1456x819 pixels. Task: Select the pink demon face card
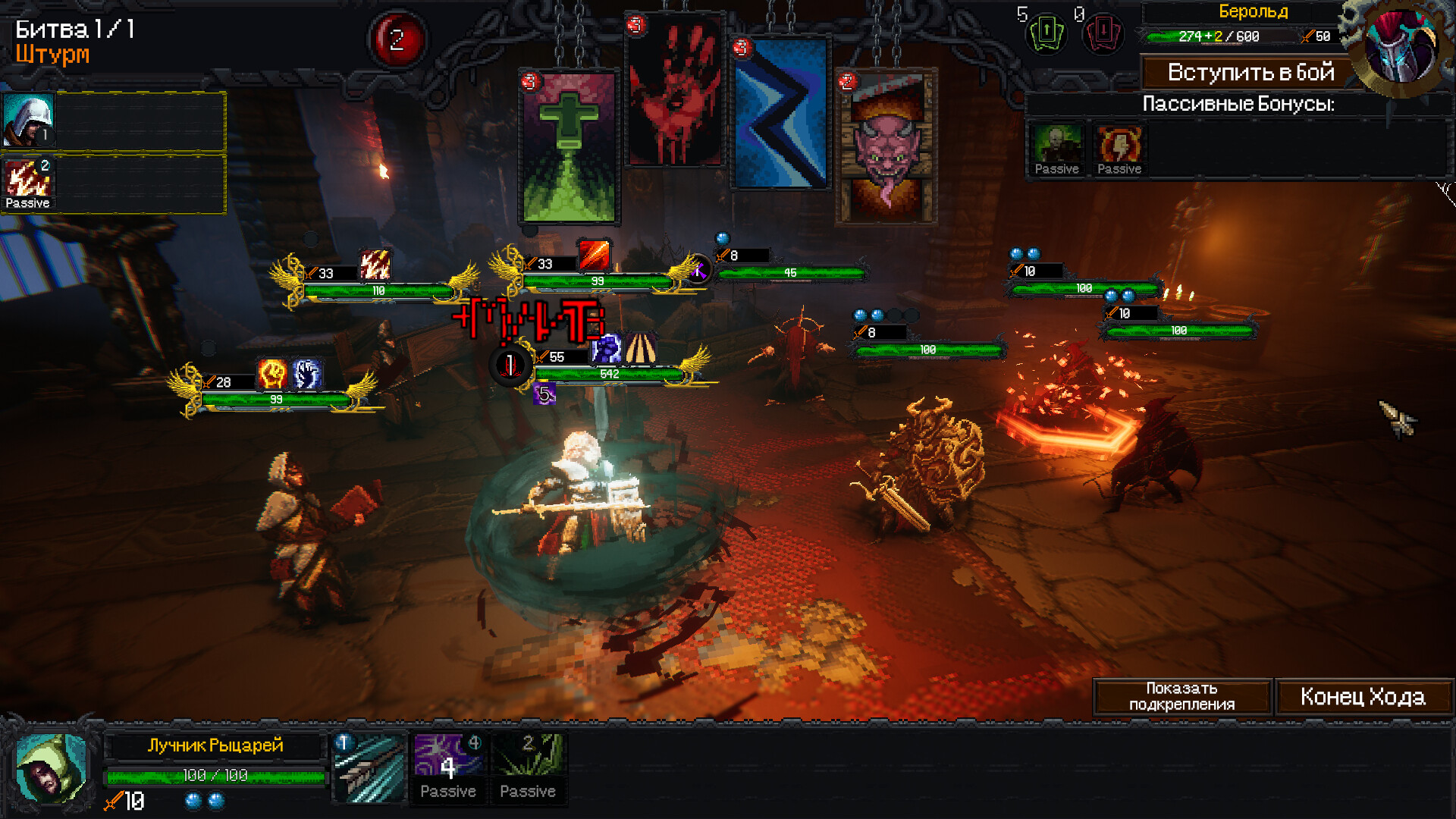(886, 148)
